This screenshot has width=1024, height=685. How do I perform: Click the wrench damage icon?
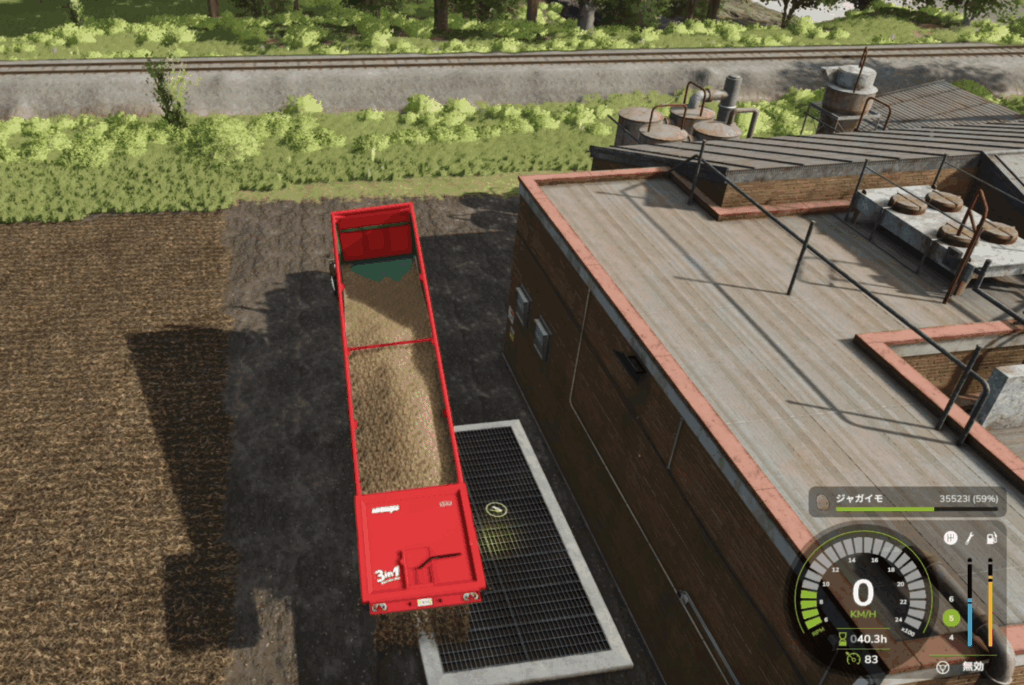[970, 538]
